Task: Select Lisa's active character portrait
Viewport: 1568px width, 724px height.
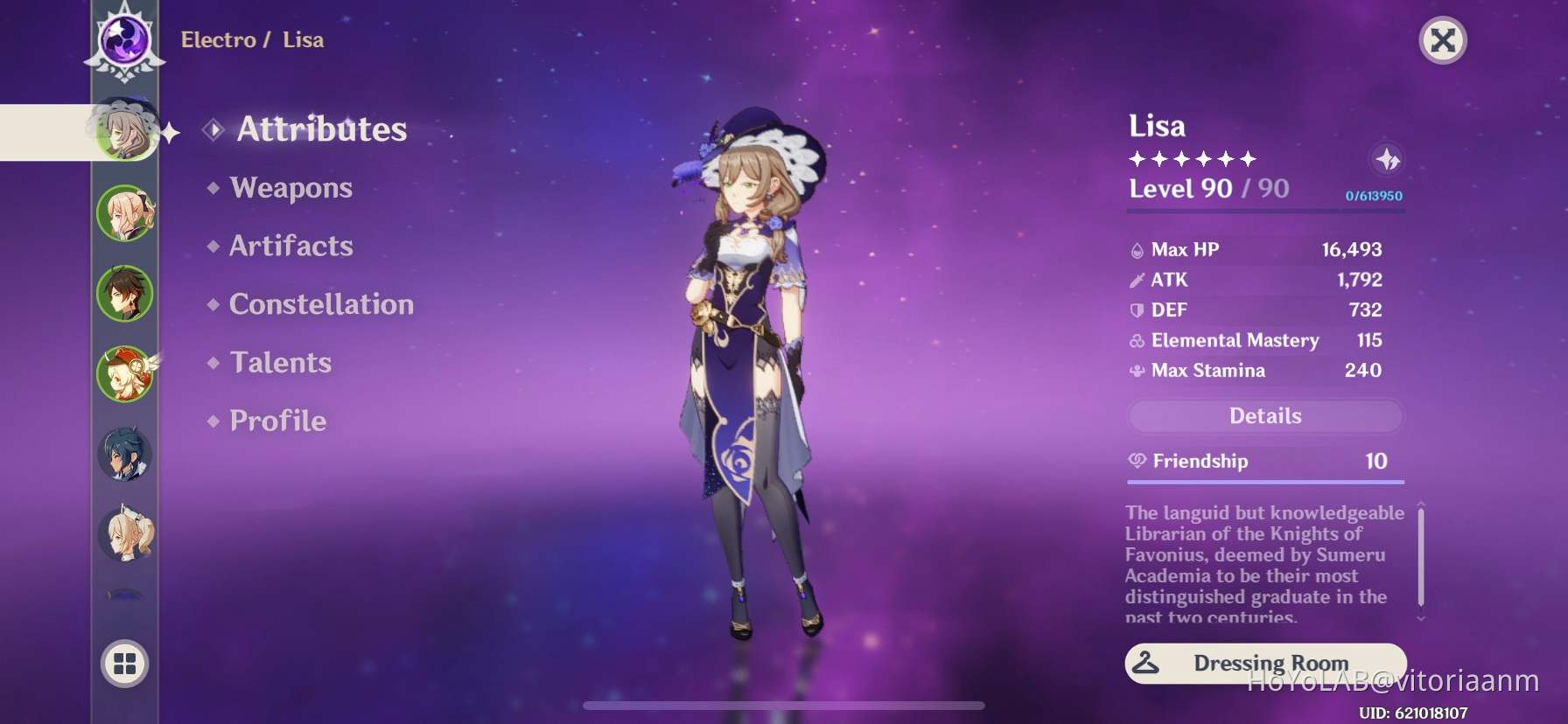Action: click(x=125, y=131)
